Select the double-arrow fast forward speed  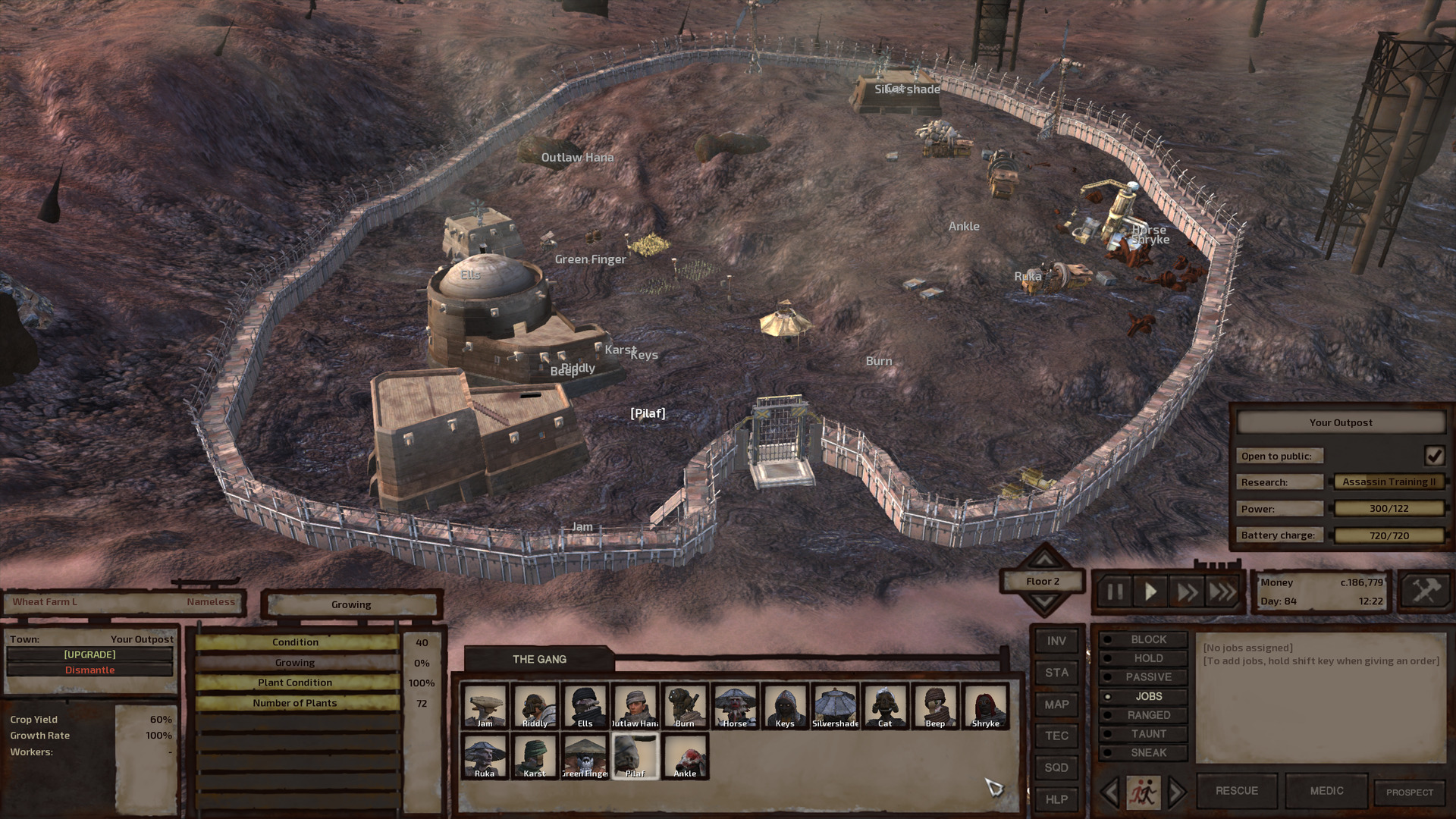tap(1187, 592)
